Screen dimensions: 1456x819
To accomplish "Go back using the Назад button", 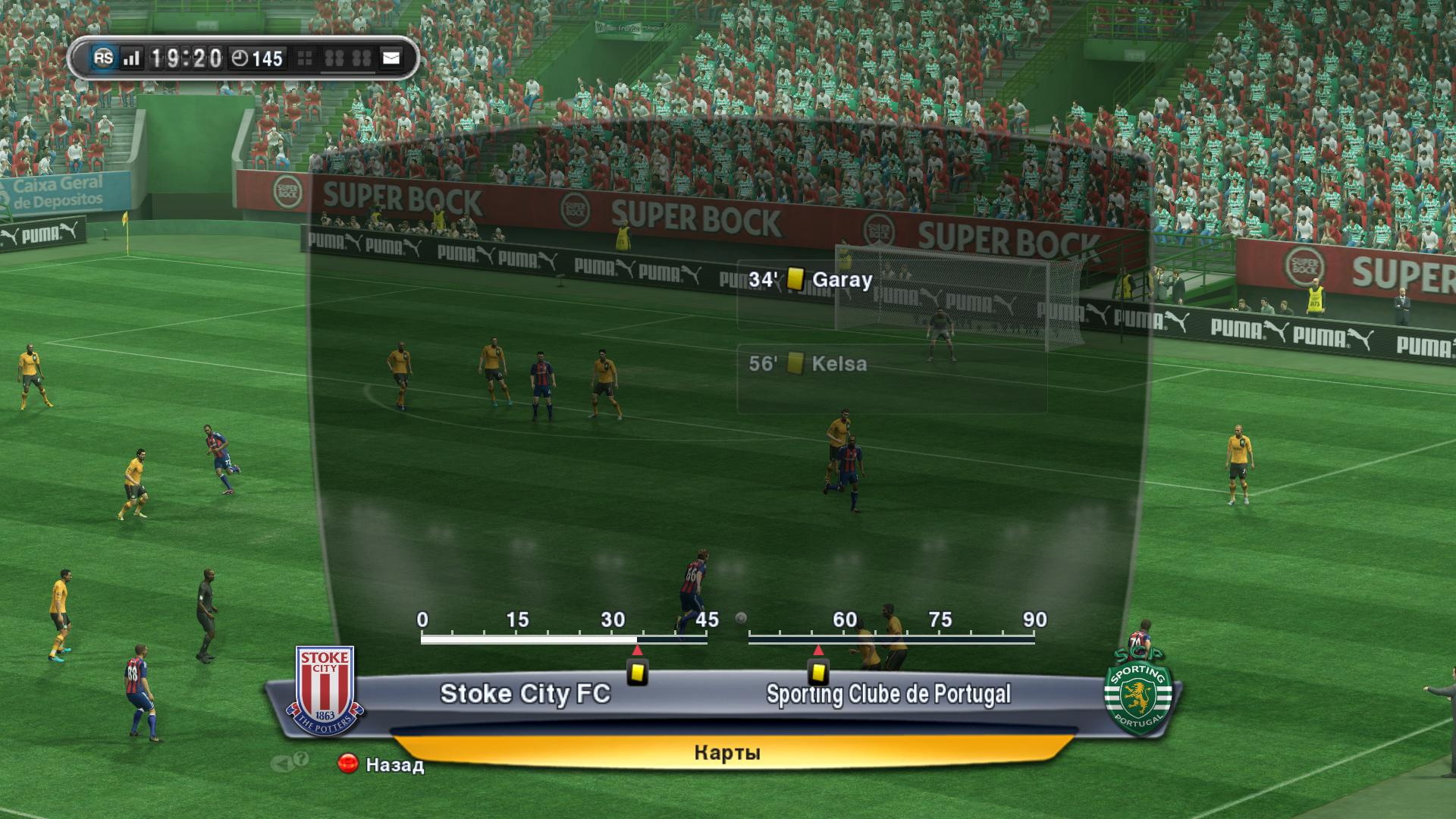I will (381, 764).
